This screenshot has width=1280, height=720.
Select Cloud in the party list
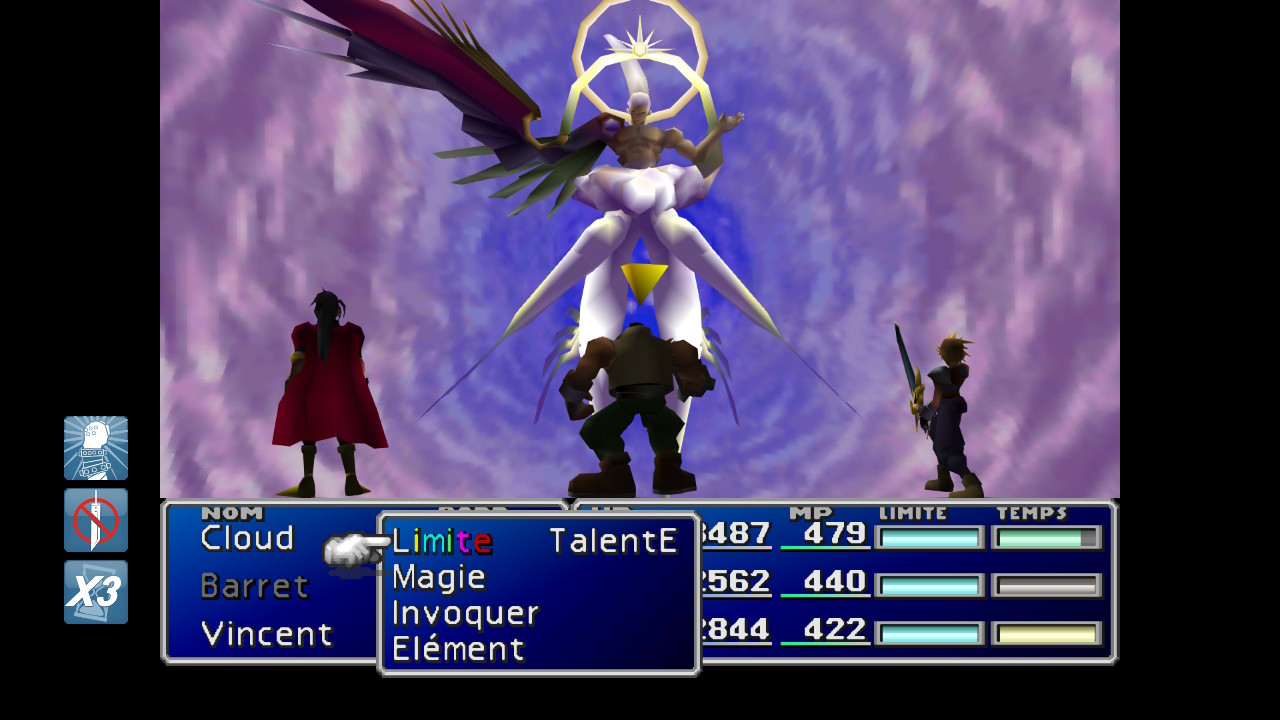[247, 538]
